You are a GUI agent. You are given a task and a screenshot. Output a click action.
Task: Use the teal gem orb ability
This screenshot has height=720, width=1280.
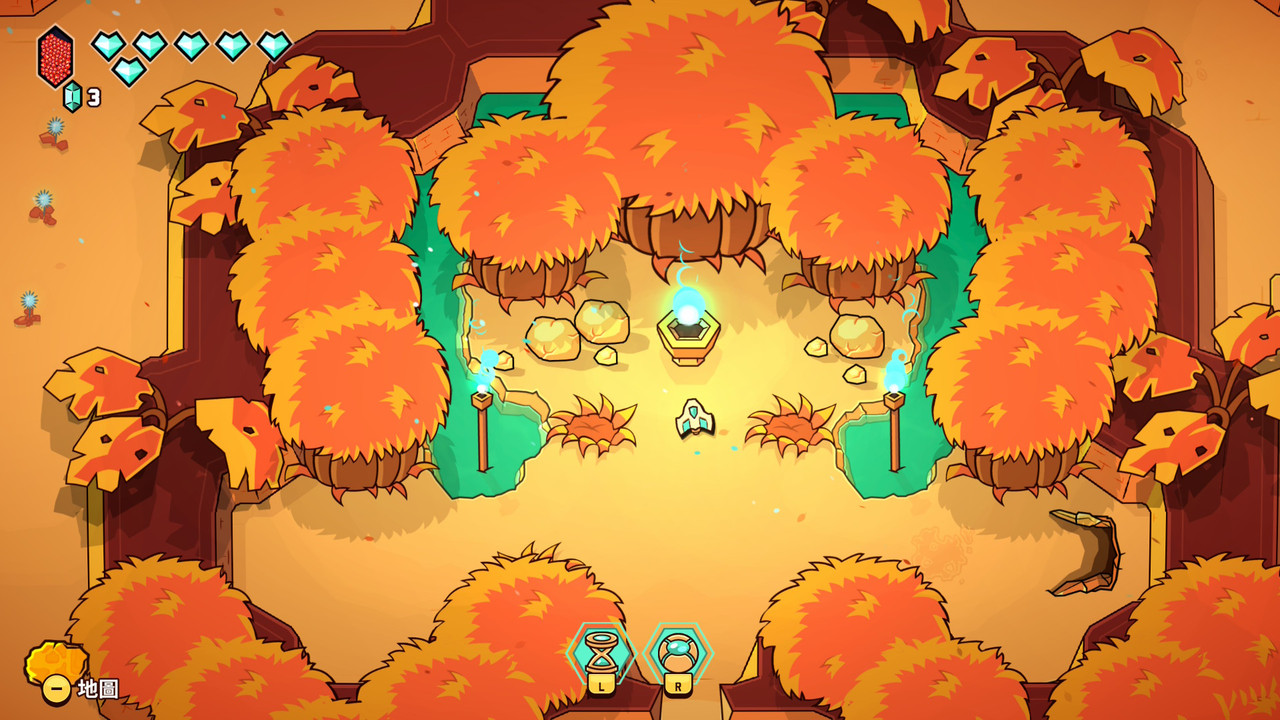678,652
